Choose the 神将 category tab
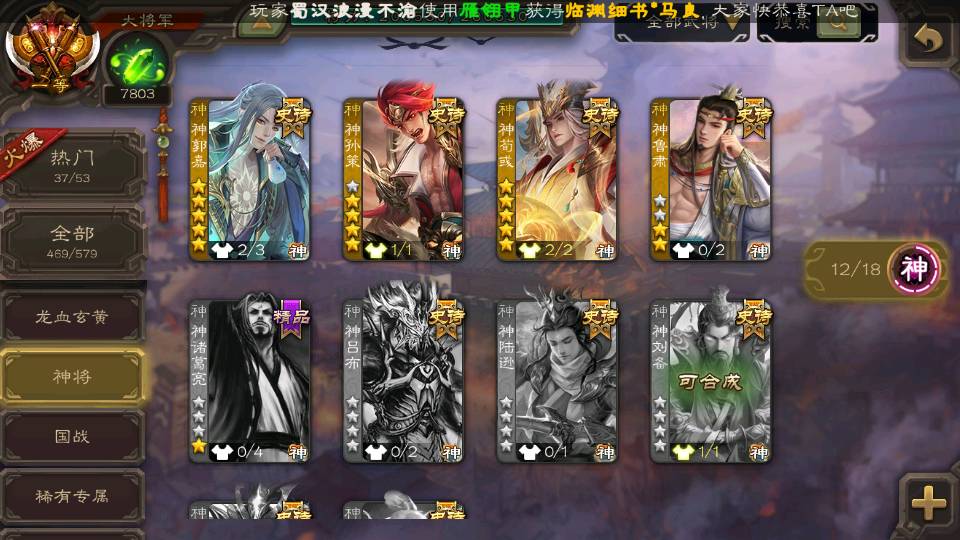 click(x=72, y=377)
